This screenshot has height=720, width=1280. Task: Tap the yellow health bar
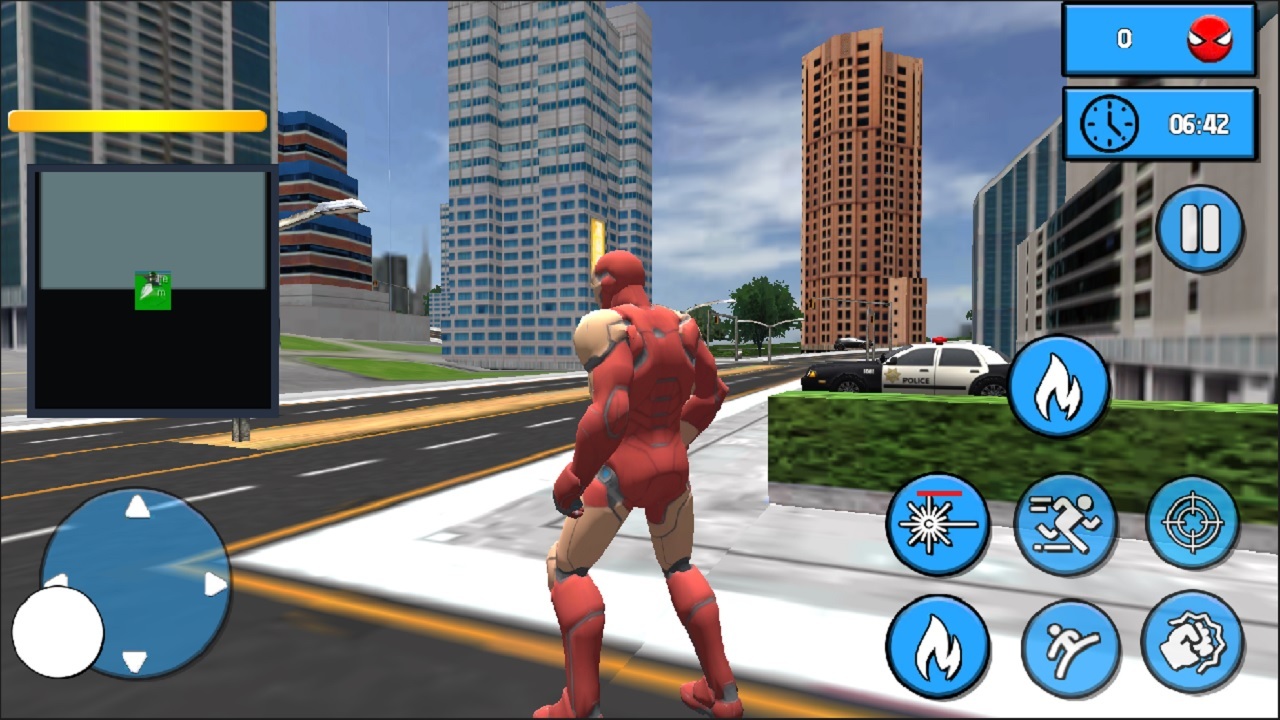click(135, 119)
